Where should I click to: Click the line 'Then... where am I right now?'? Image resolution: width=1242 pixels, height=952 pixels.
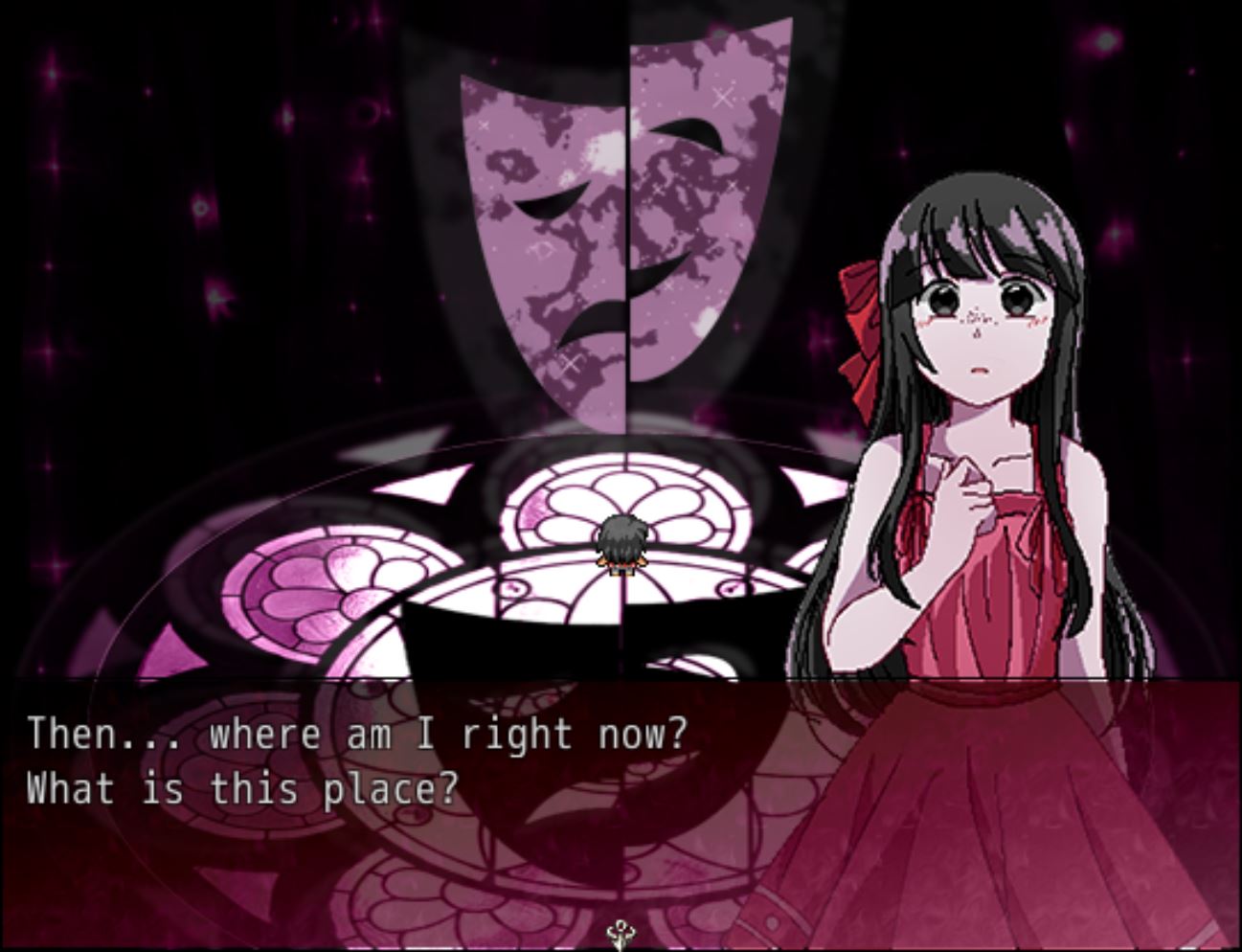tap(356, 732)
